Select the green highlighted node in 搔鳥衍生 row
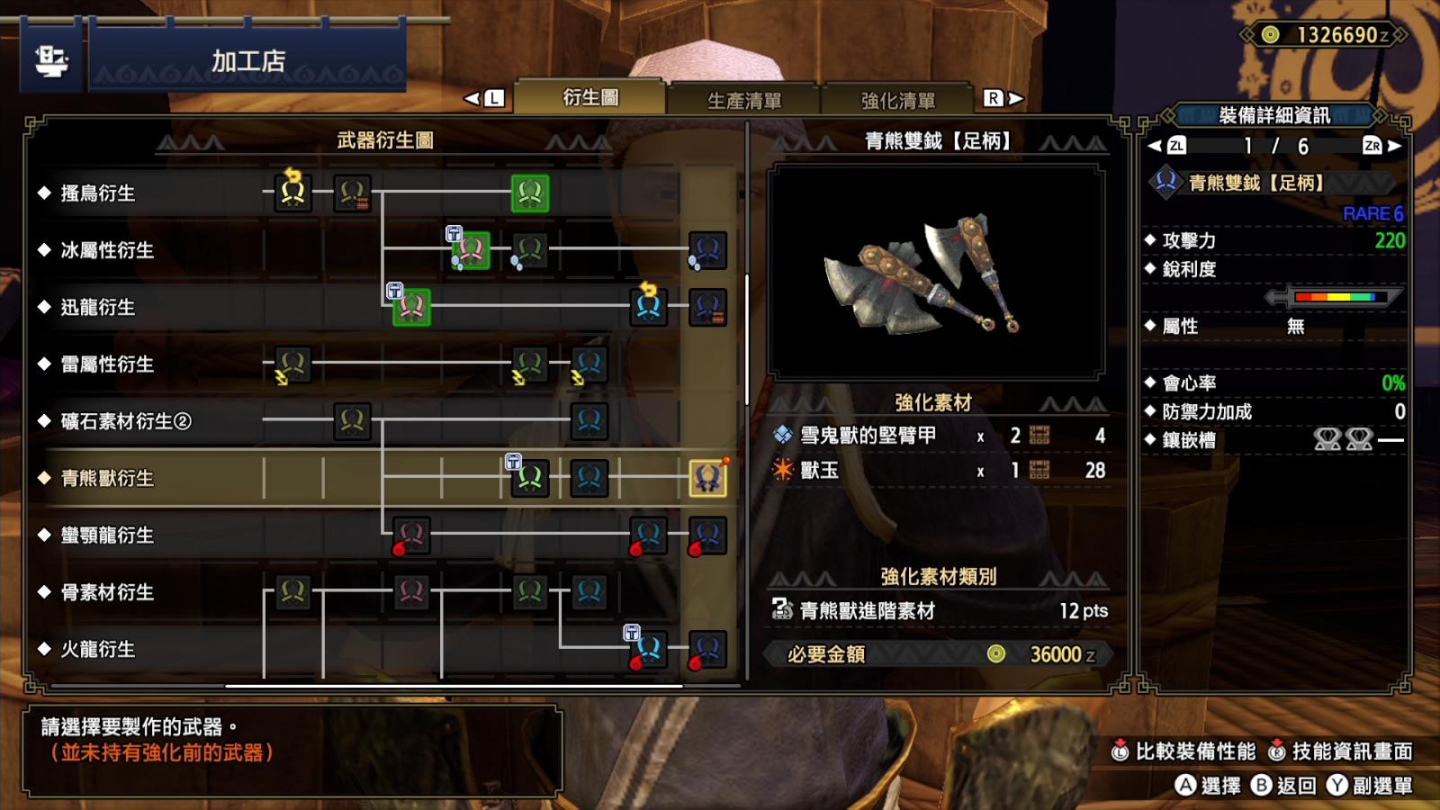1440x810 pixels. click(530, 193)
